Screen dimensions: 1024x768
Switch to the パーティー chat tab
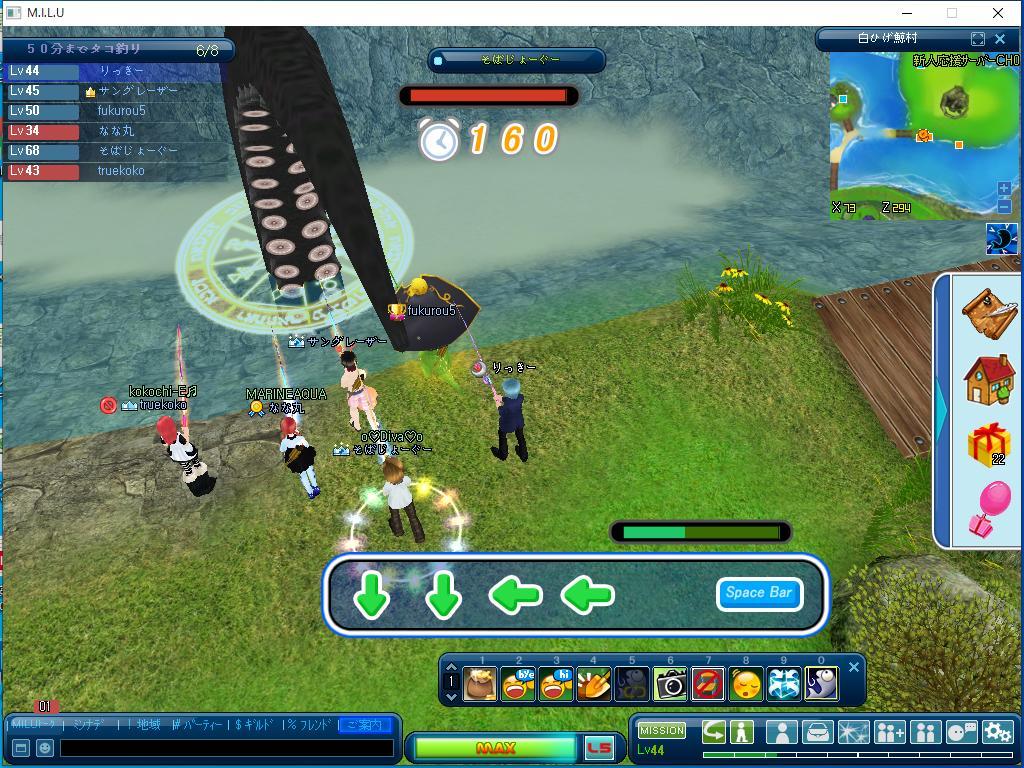[199, 724]
